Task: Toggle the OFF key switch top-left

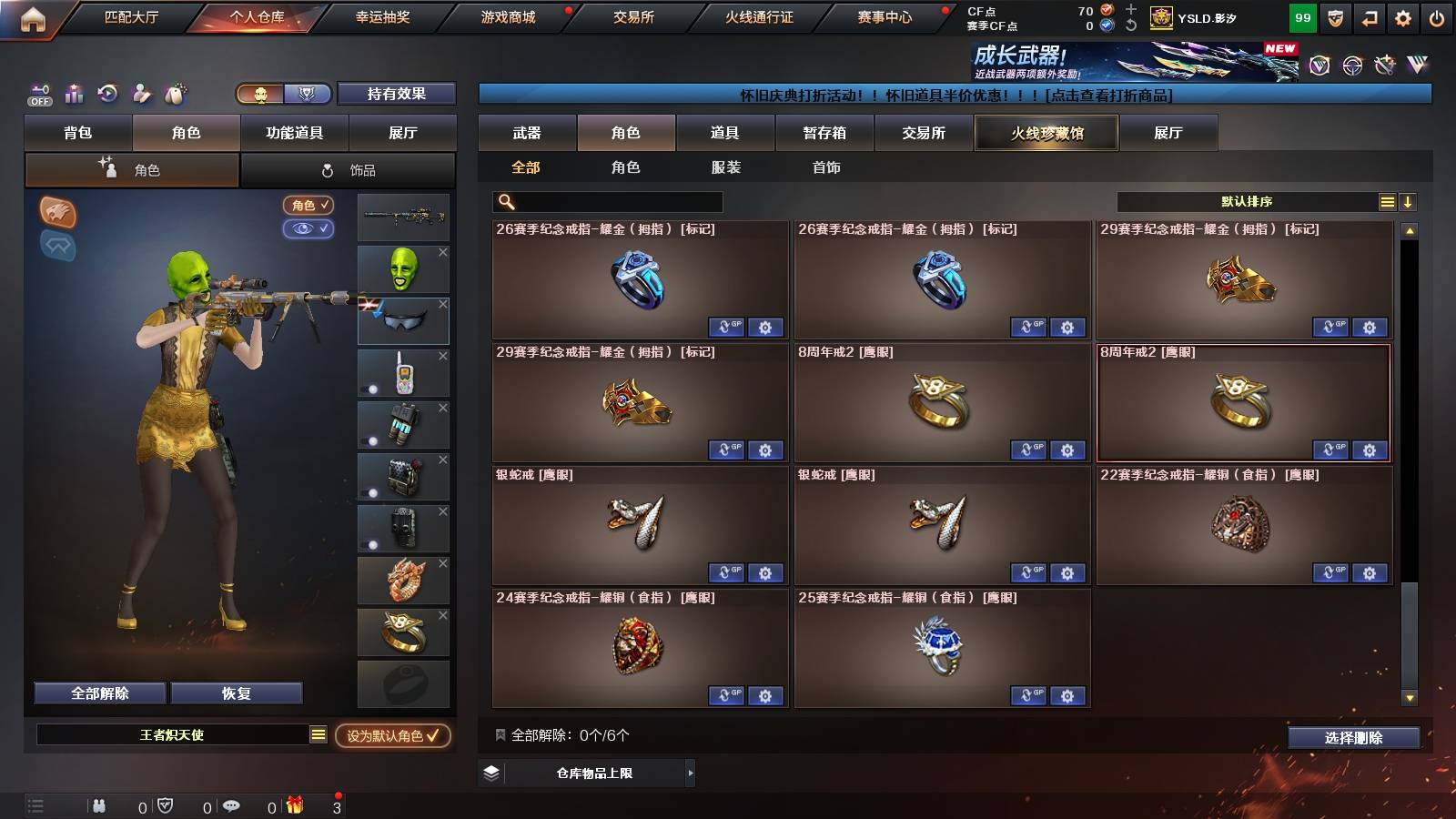Action: tap(38, 94)
